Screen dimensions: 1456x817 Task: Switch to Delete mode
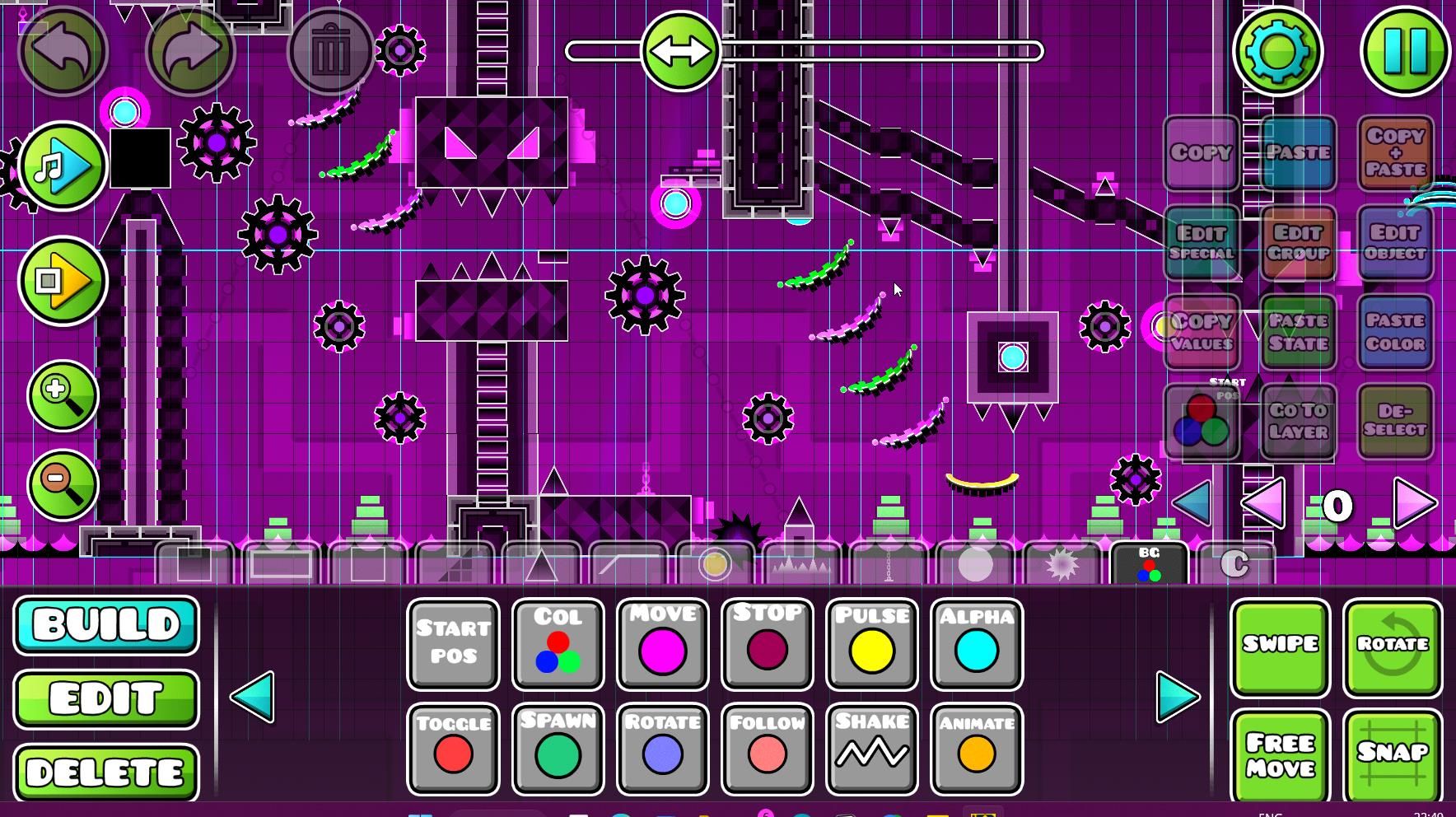(106, 772)
